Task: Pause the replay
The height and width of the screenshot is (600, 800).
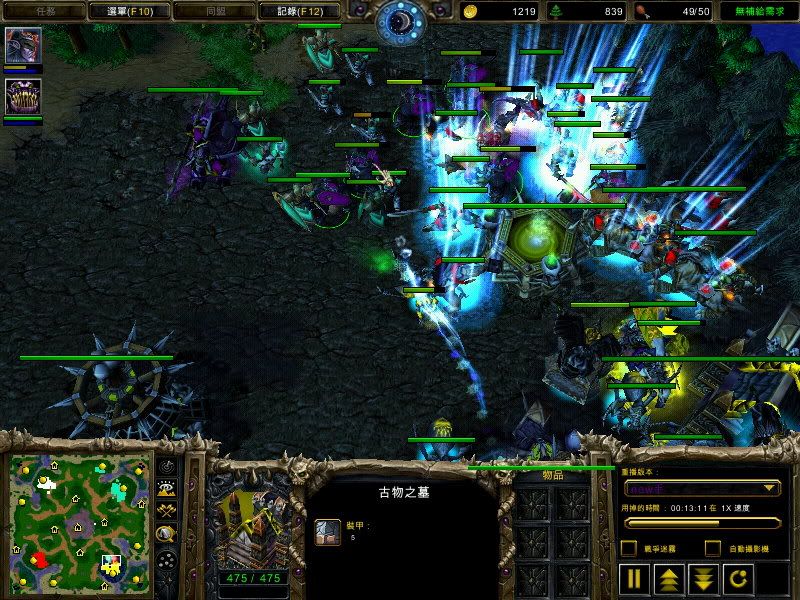Action: pyautogui.click(x=634, y=578)
